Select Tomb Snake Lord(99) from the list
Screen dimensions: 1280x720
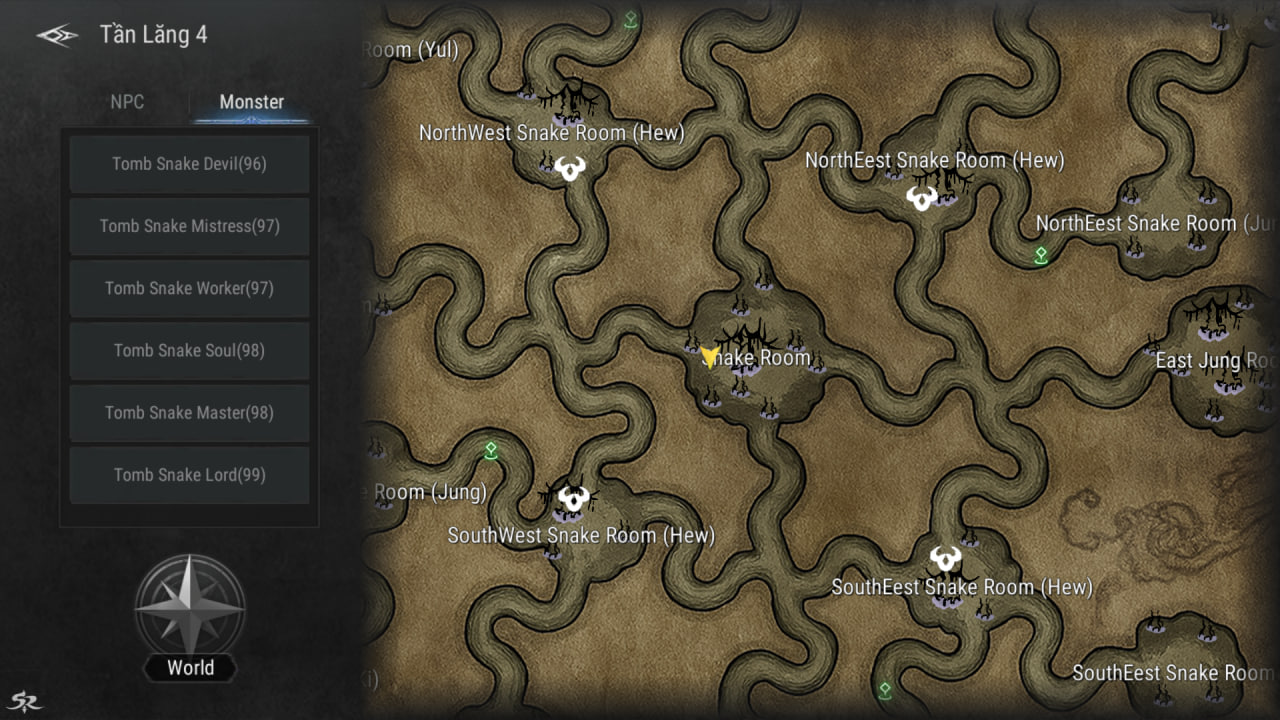pos(189,475)
